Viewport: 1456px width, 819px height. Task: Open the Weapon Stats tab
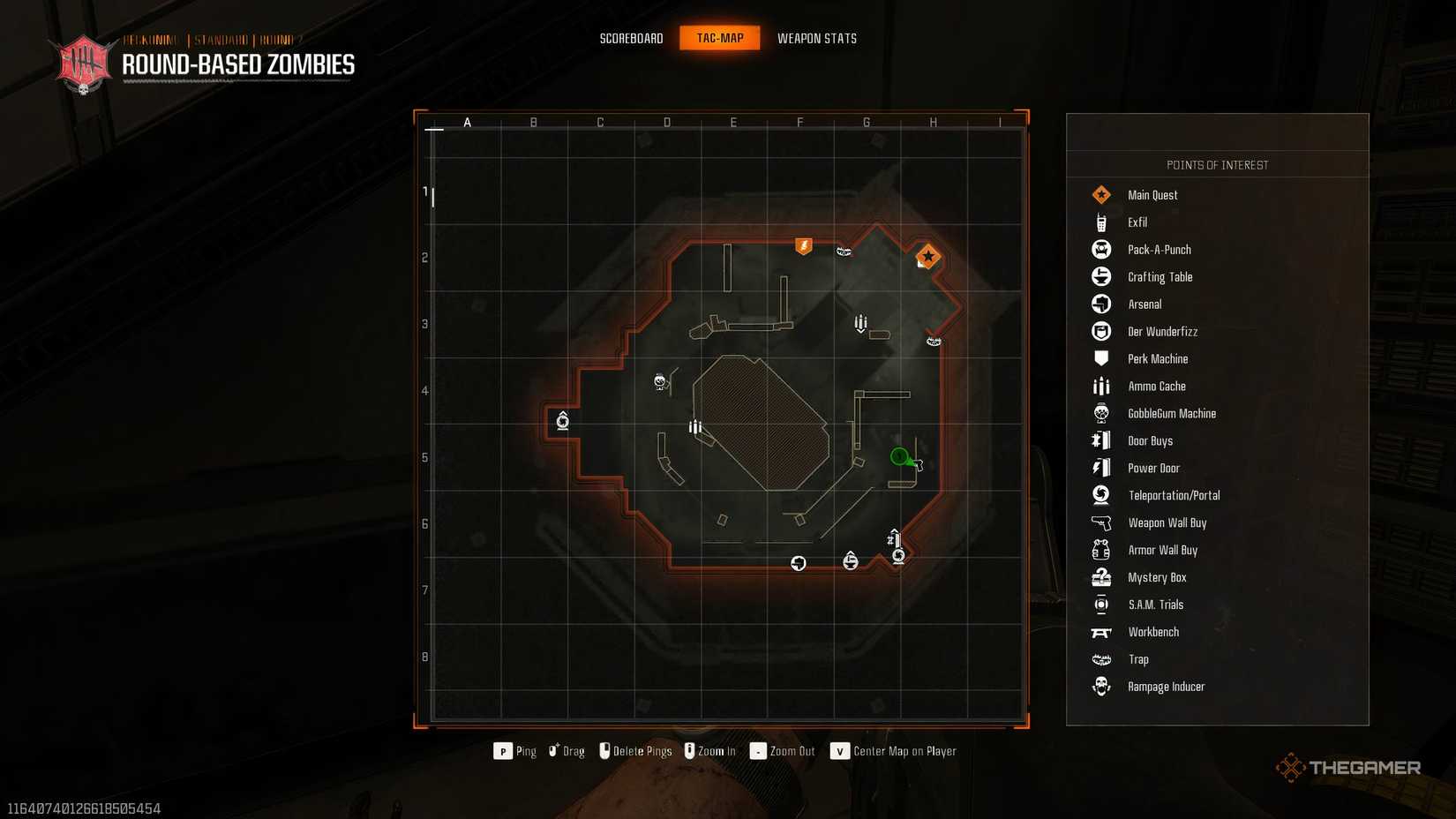(x=816, y=38)
